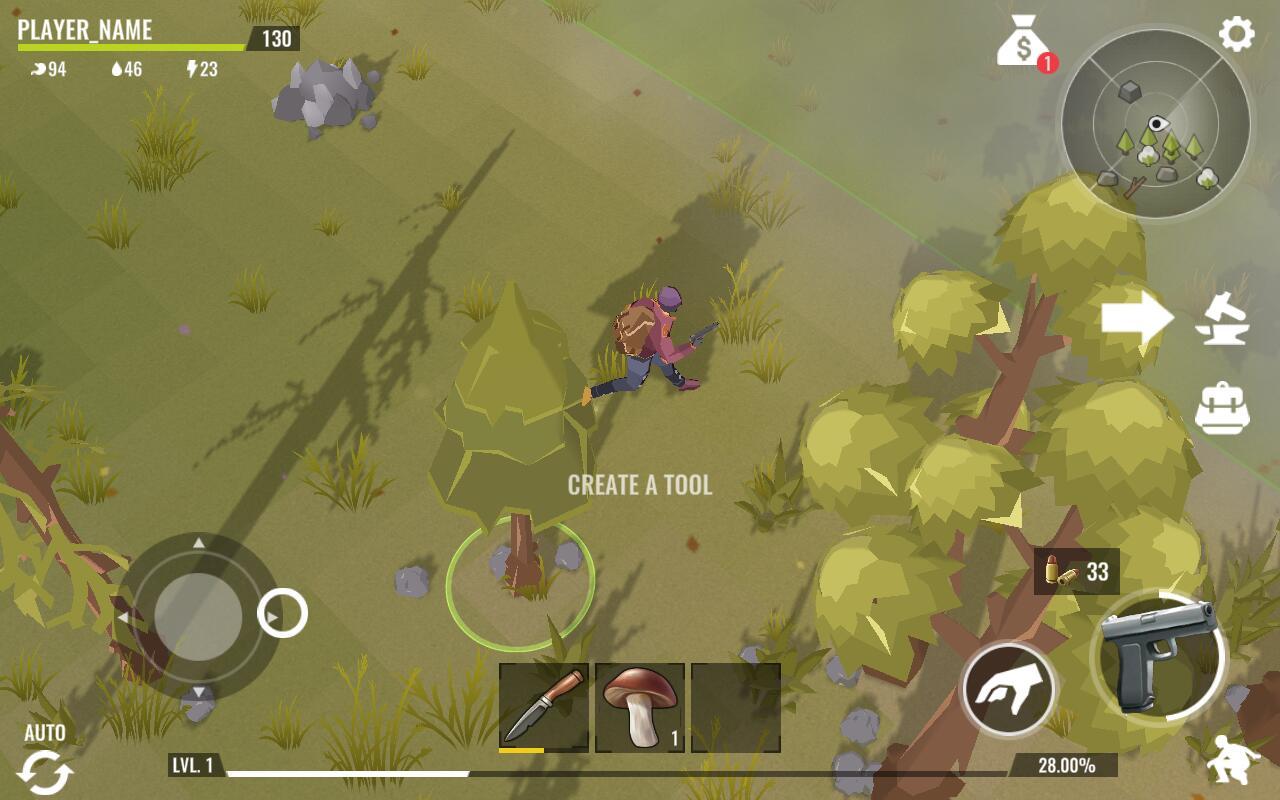Open the backpack inventory

1222,408
